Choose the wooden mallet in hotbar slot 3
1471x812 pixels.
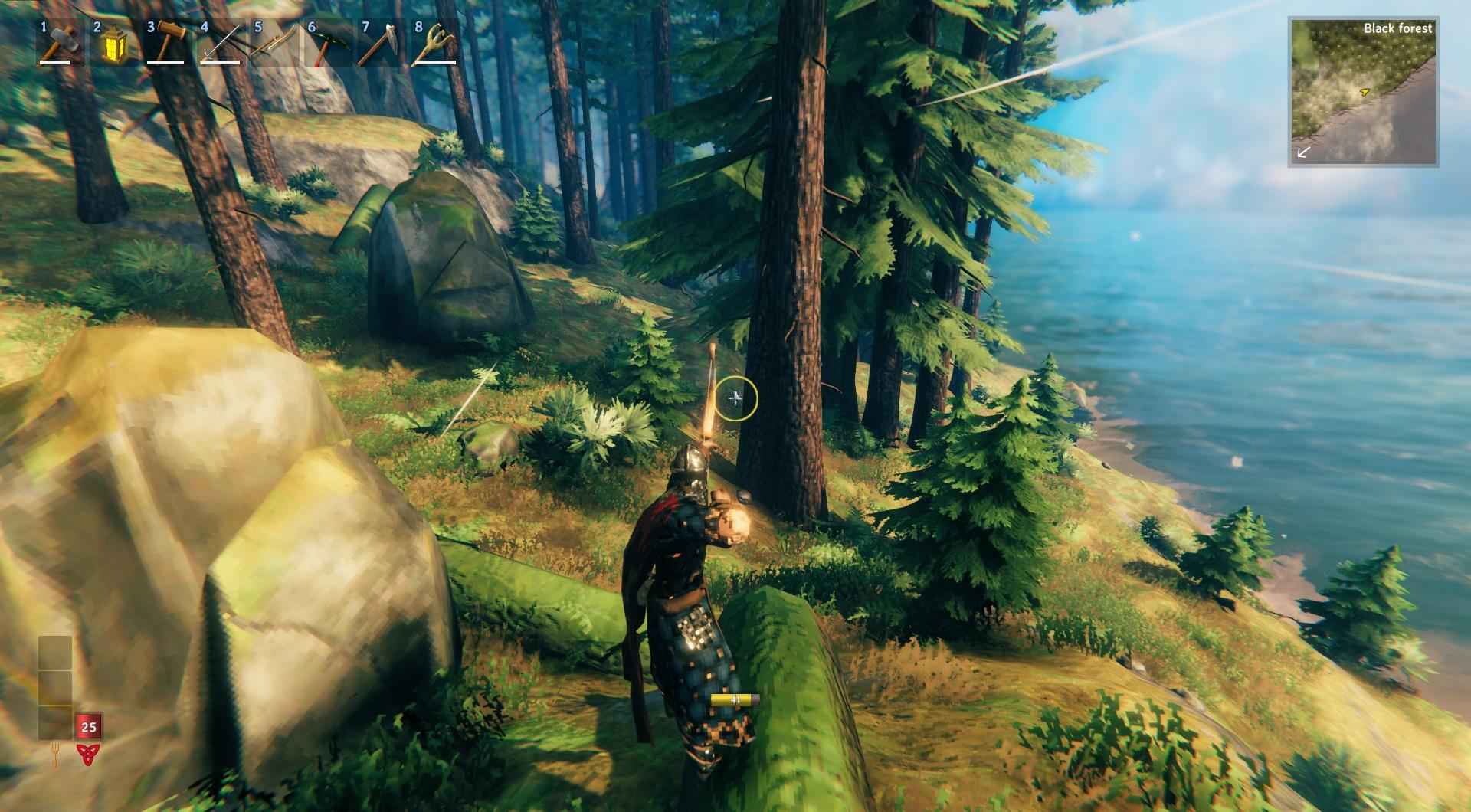tap(166, 43)
